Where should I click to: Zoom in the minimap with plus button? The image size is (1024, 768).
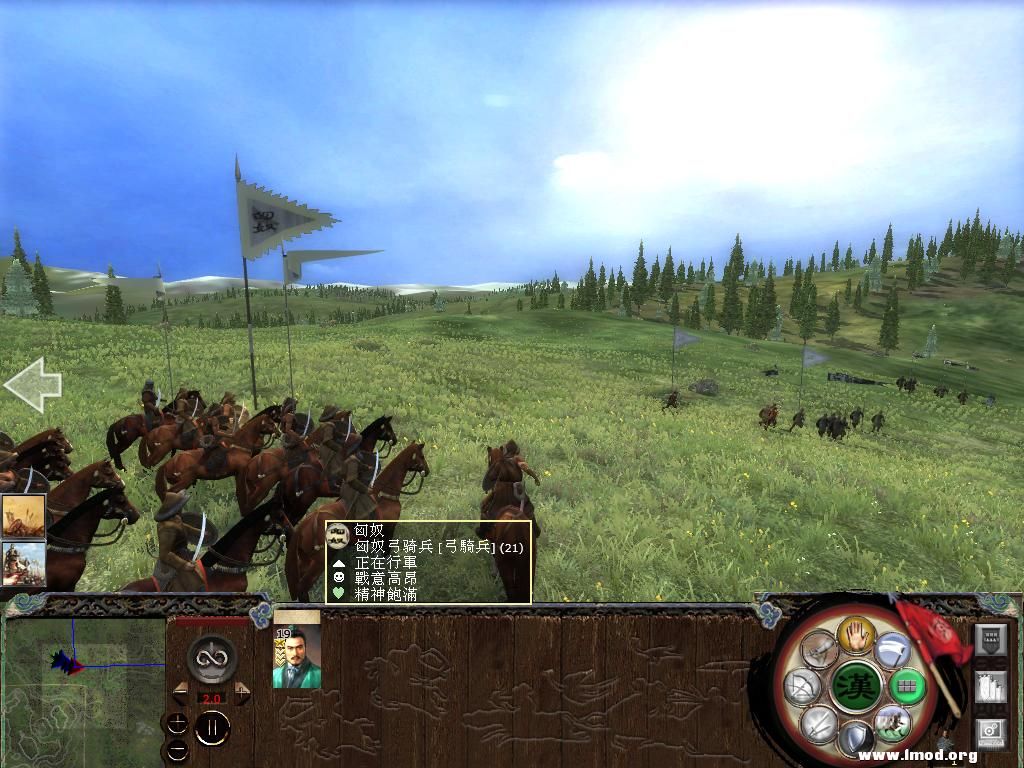coord(177,724)
